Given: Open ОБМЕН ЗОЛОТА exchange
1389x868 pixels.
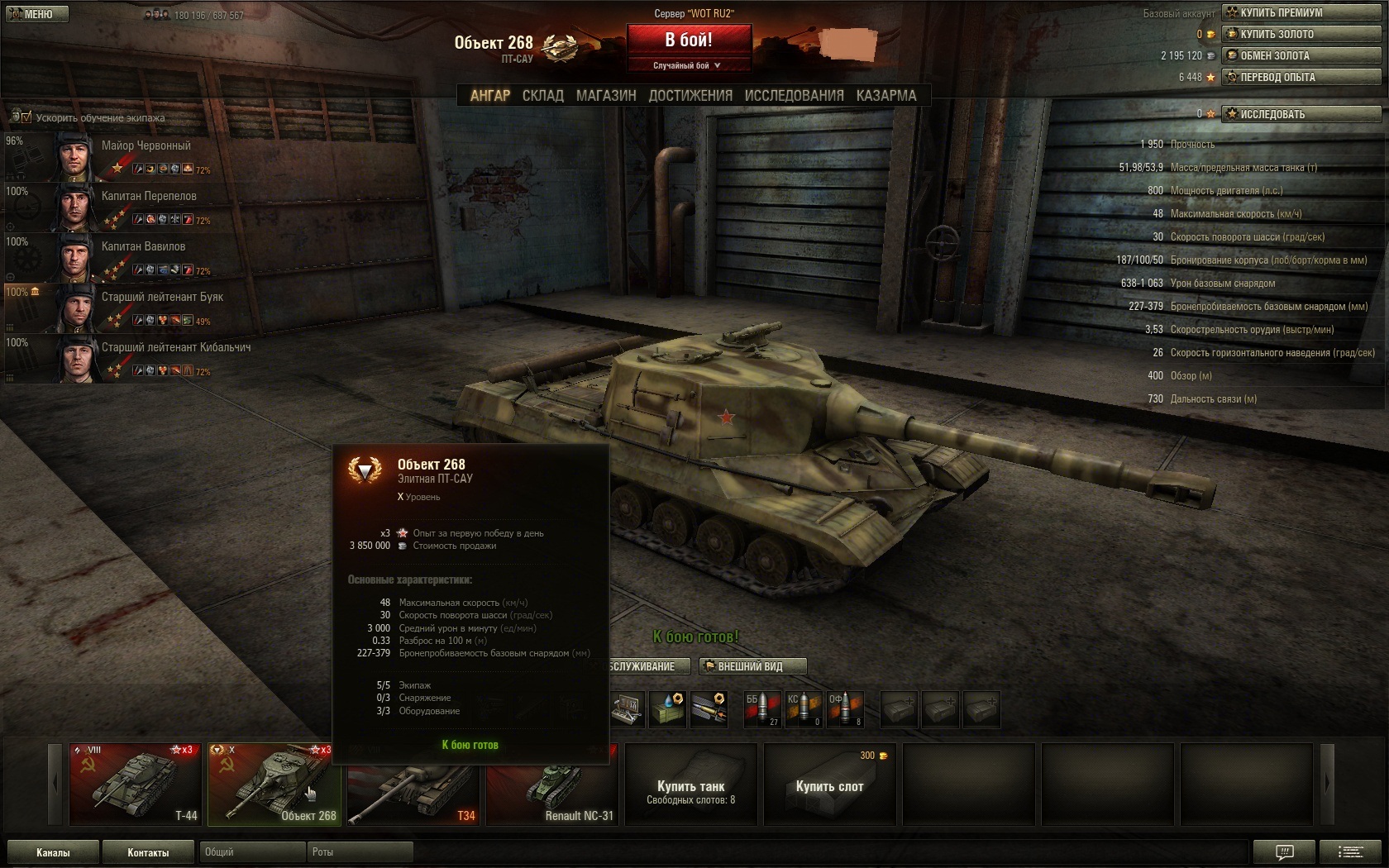Looking at the screenshot, I should [x=1301, y=55].
